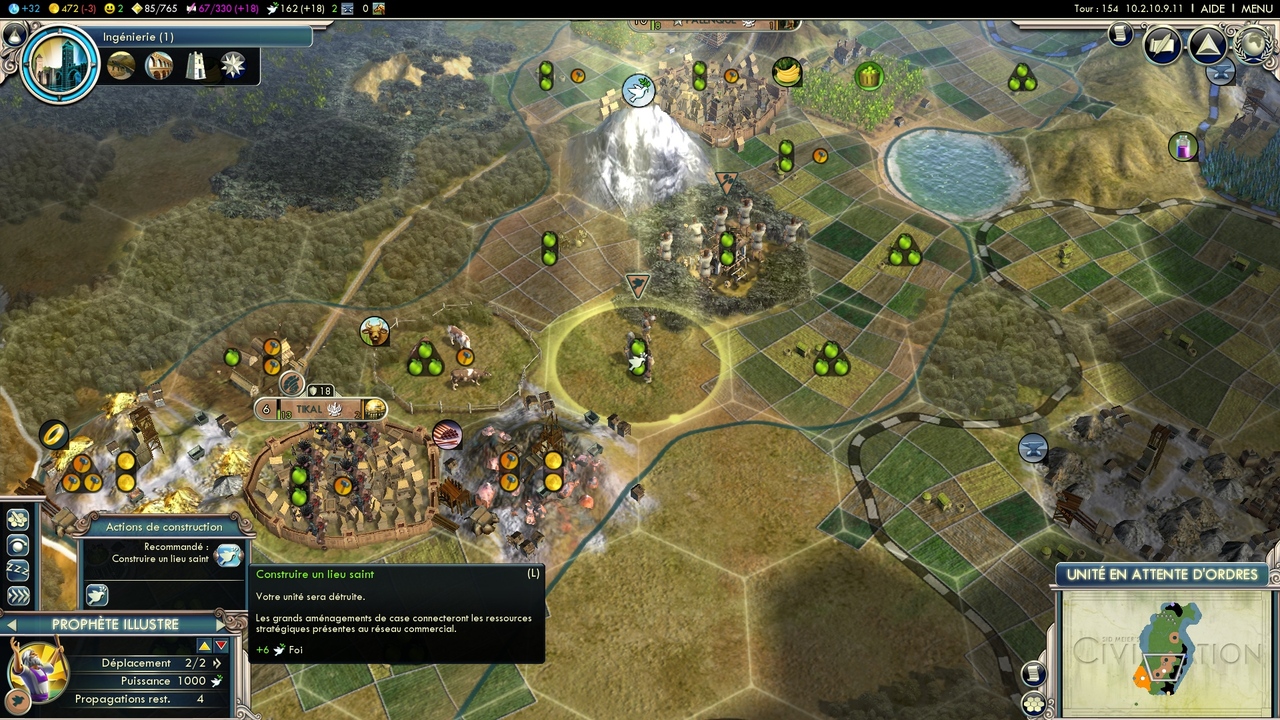Click on the minimap
This screenshot has height=720, width=1280.
coord(1165,651)
